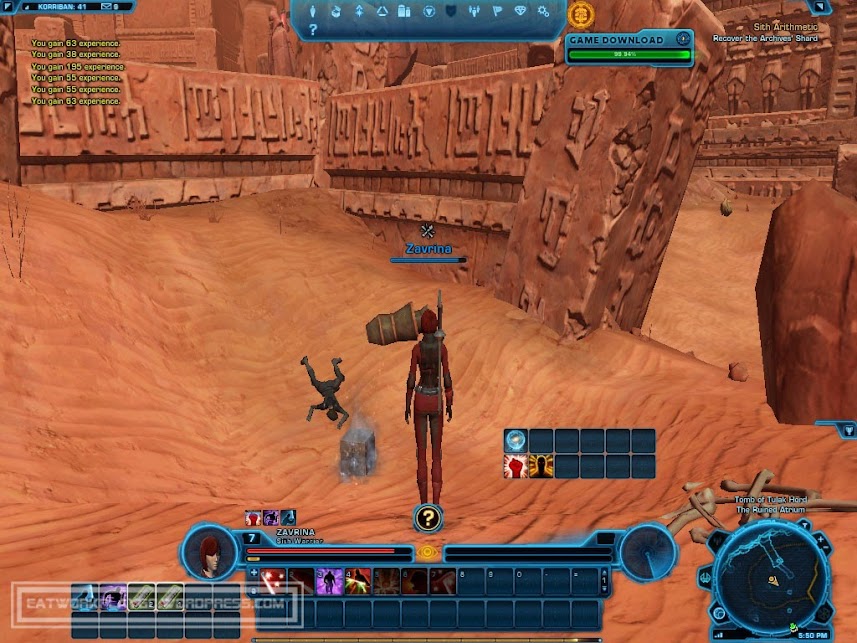The height and width of the screenshot is (643, 857).
Task: Open the group of people icon in top menu
Action: click(474, 12)
